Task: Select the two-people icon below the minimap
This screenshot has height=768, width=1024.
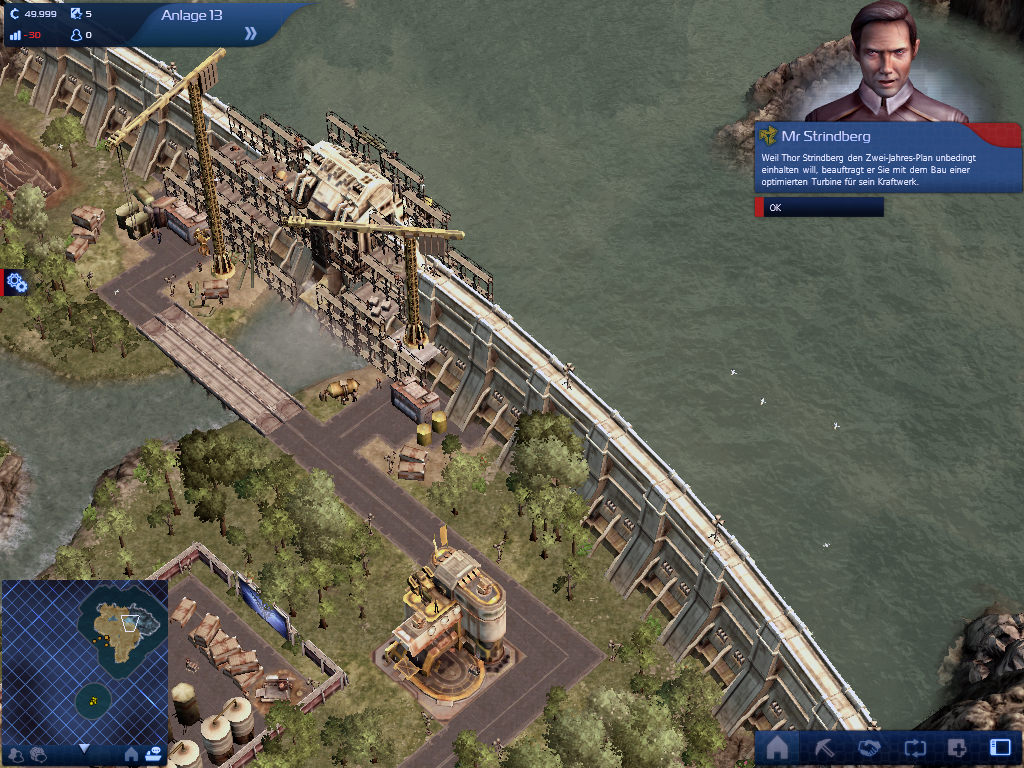Action: coord(16,754)
